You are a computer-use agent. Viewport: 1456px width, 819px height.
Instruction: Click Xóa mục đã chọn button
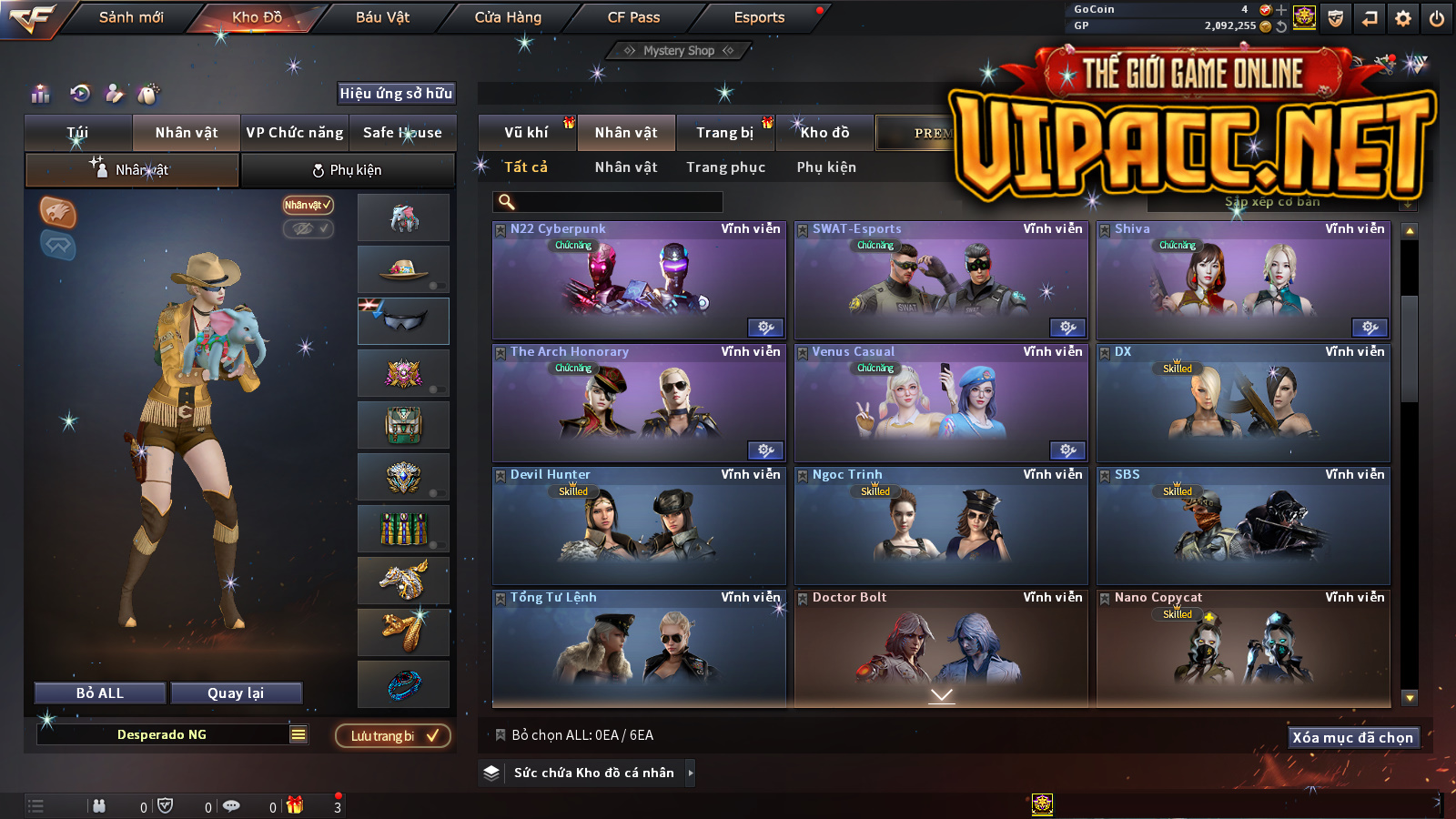1352,738
